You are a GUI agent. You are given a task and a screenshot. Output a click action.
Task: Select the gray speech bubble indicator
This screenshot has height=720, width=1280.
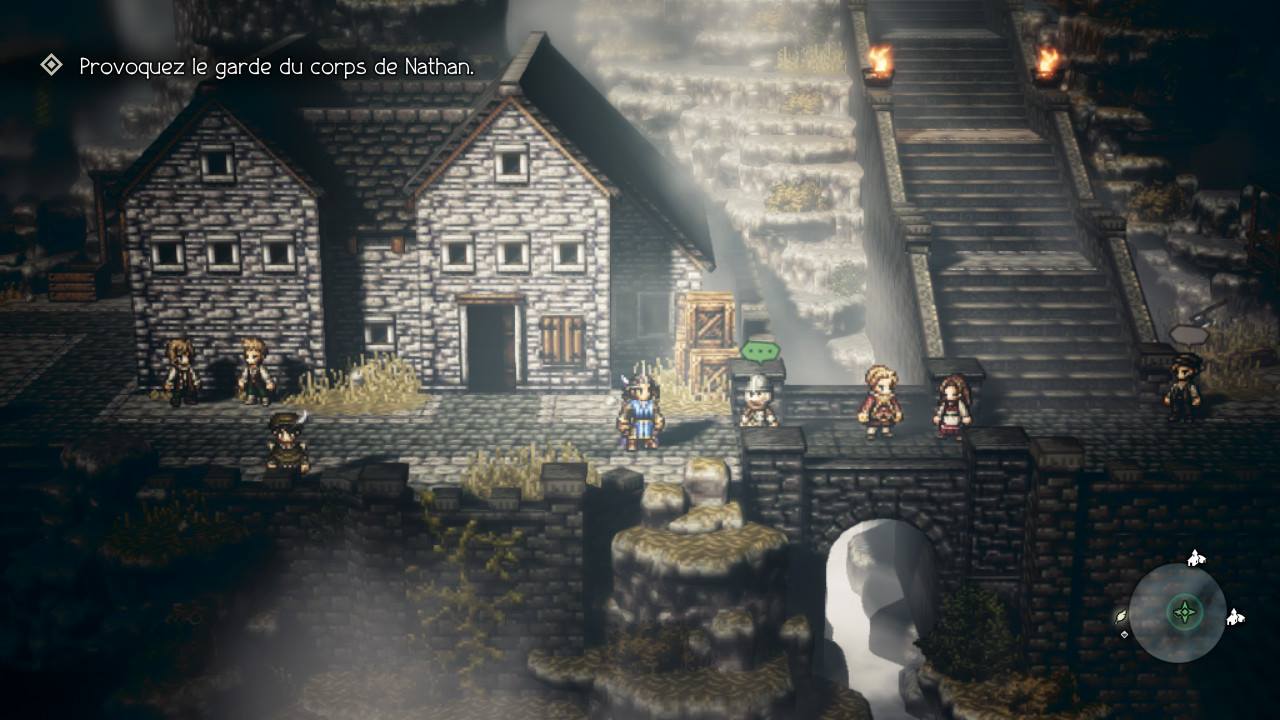[1189, 335]
